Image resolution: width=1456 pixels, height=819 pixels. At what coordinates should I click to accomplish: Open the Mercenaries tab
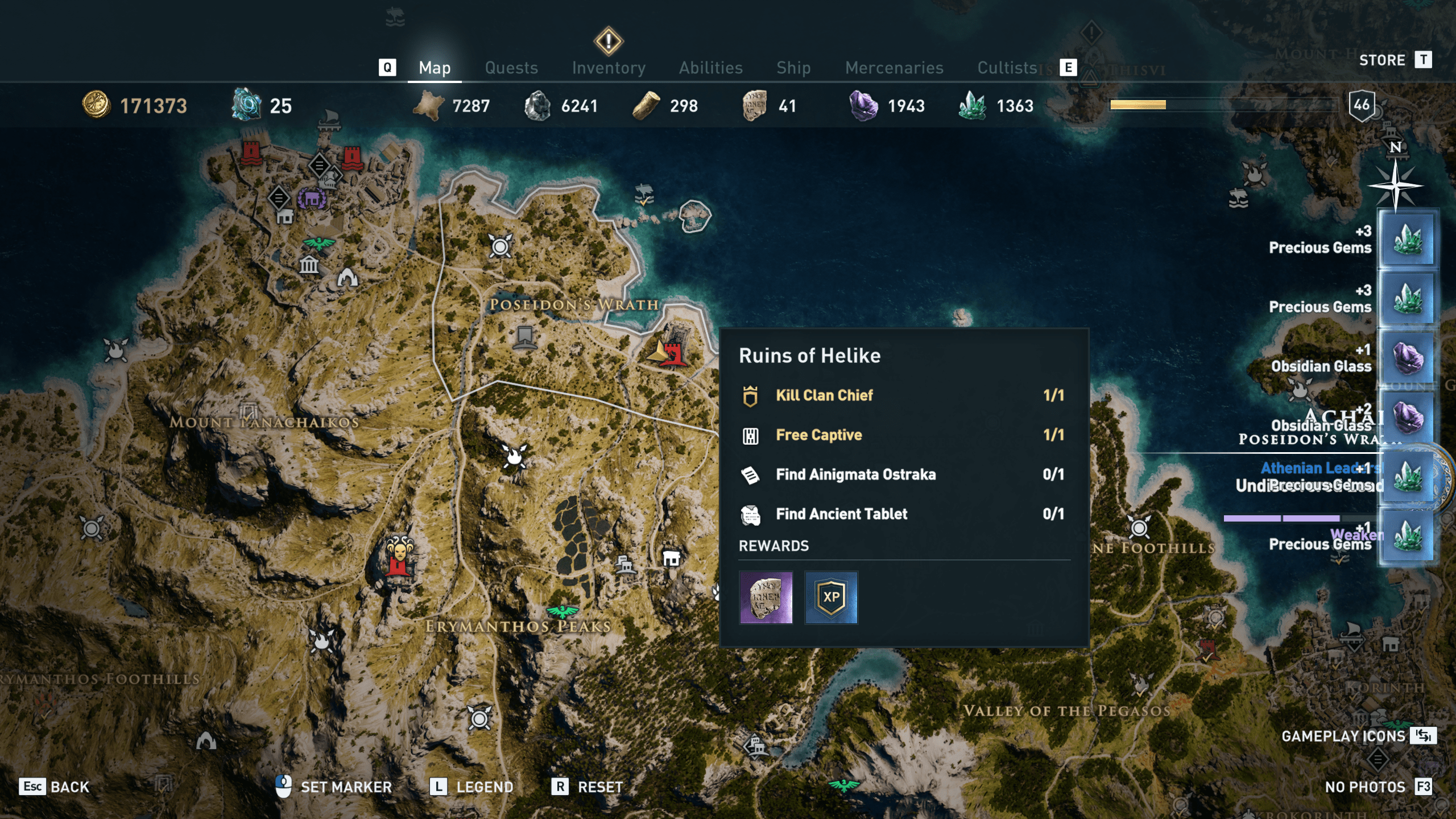point(894,68)
